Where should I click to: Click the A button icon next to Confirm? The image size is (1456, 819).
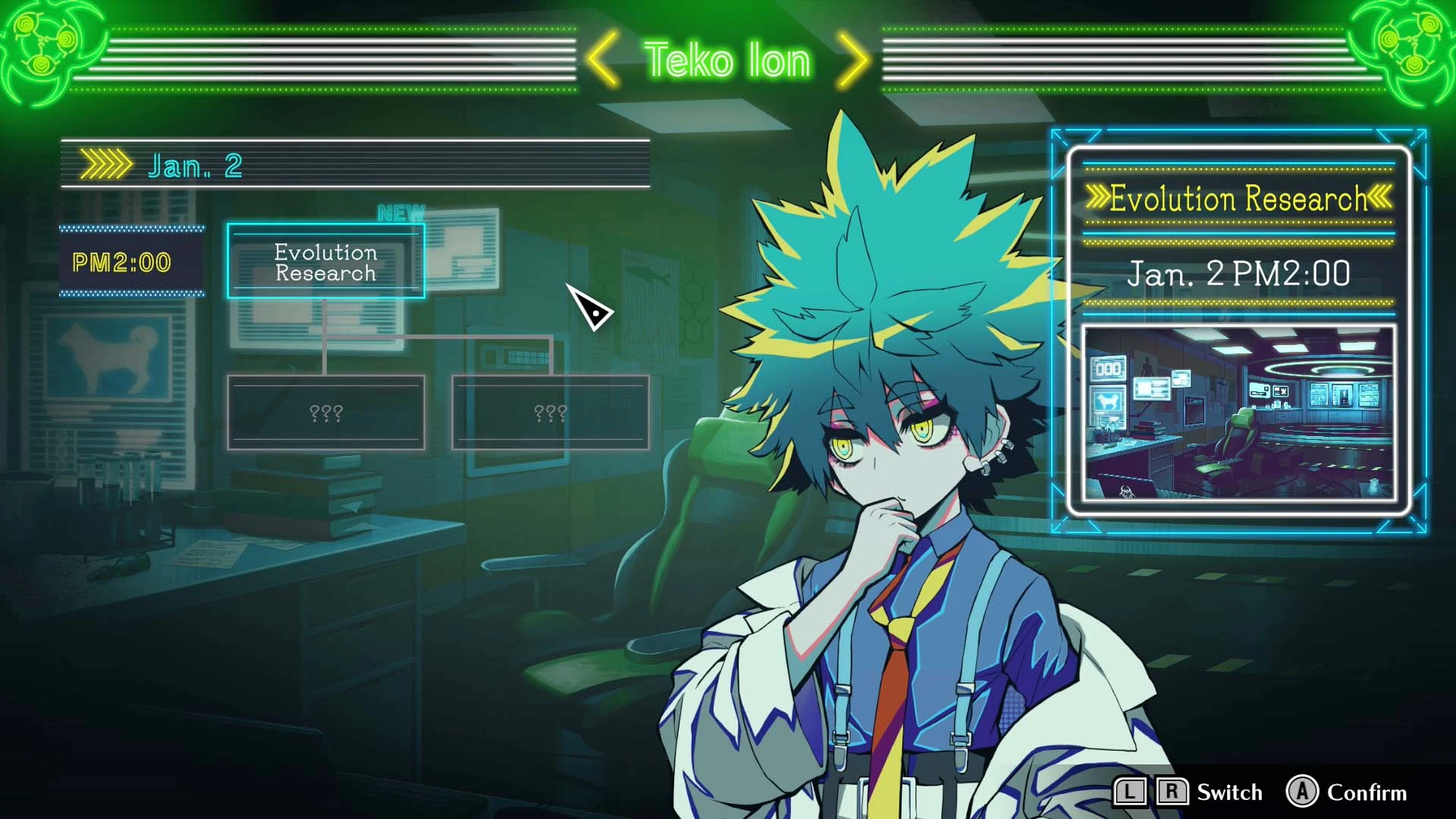[1301, 792]
